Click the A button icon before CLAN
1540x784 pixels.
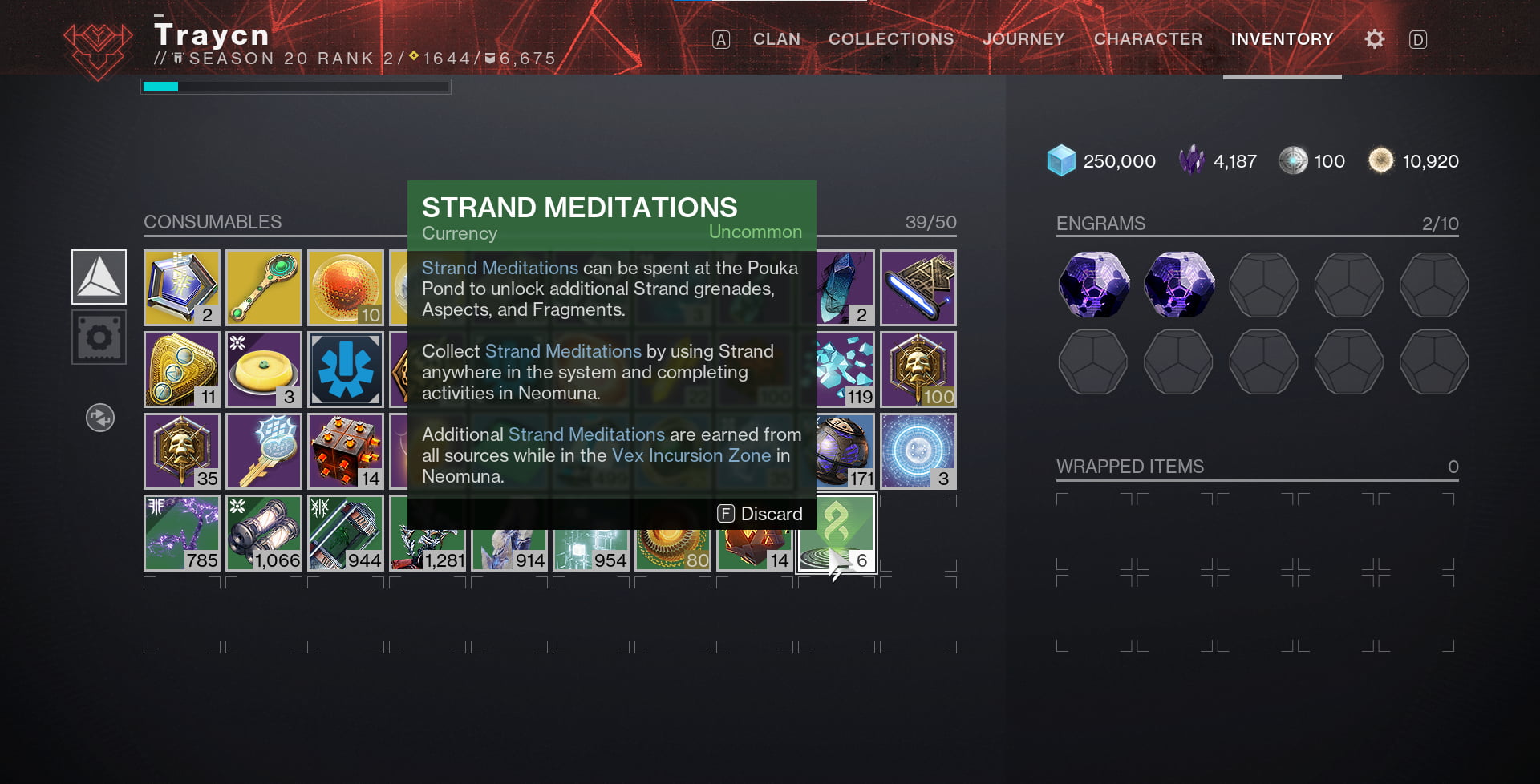click(x=720, y=38)
